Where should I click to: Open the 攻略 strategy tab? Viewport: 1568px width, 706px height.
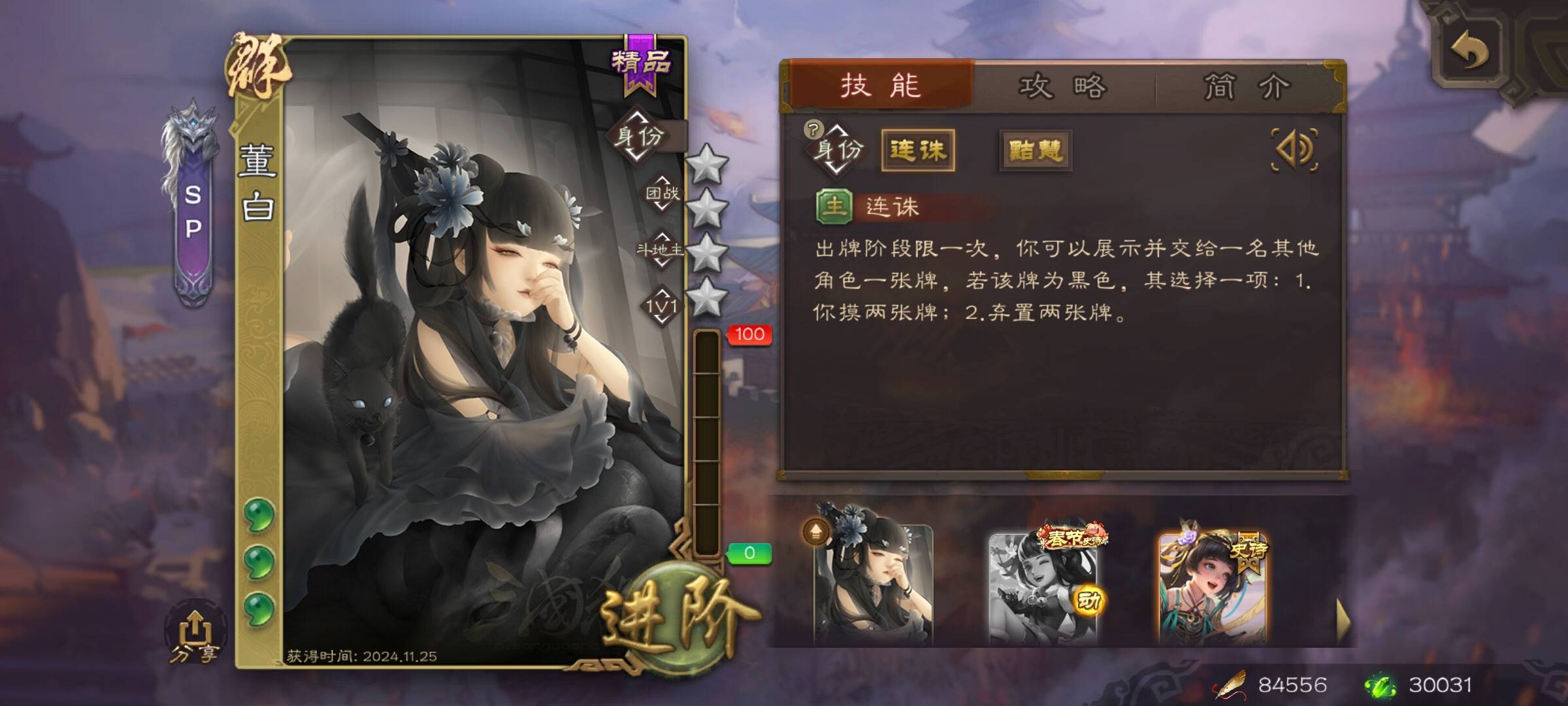(1063, 87)
